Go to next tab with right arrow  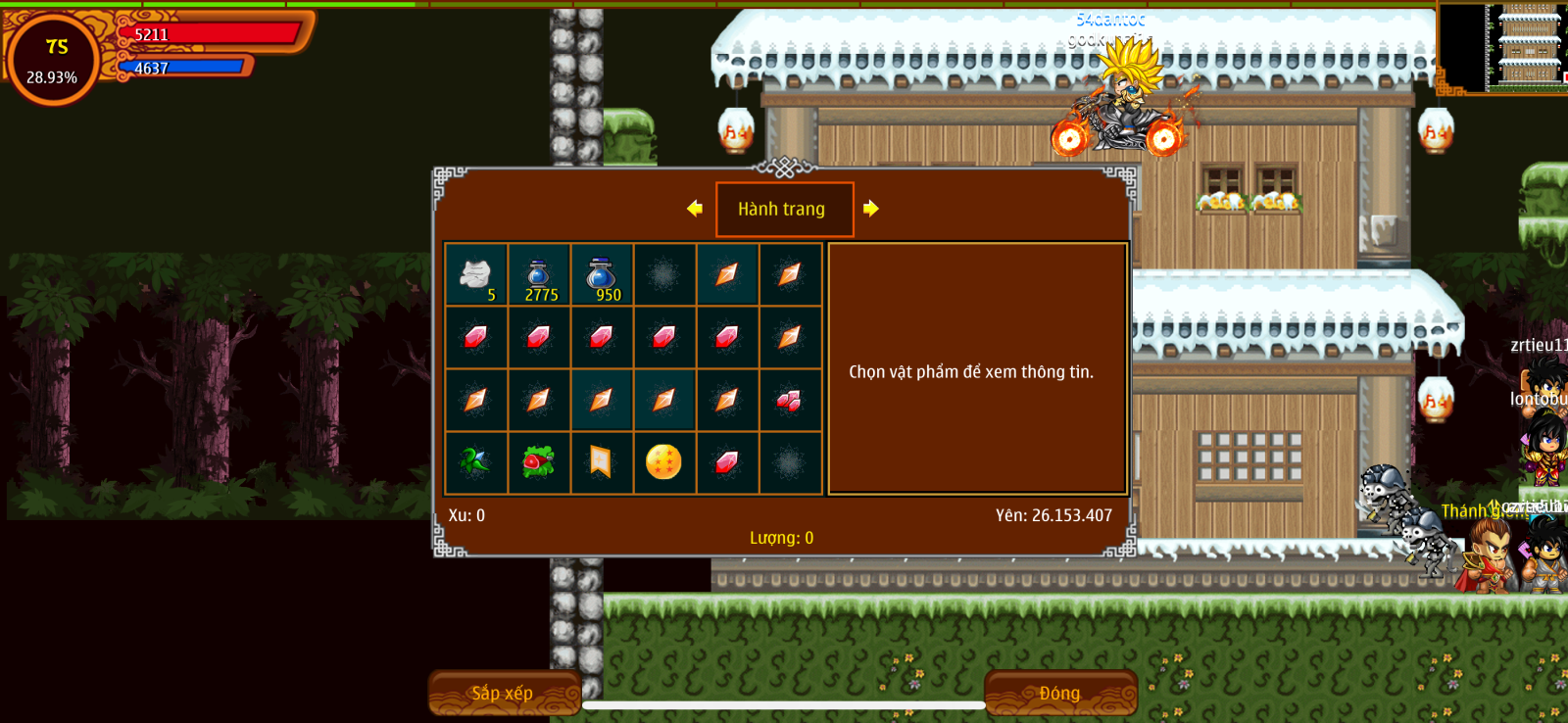click(870, 208)
